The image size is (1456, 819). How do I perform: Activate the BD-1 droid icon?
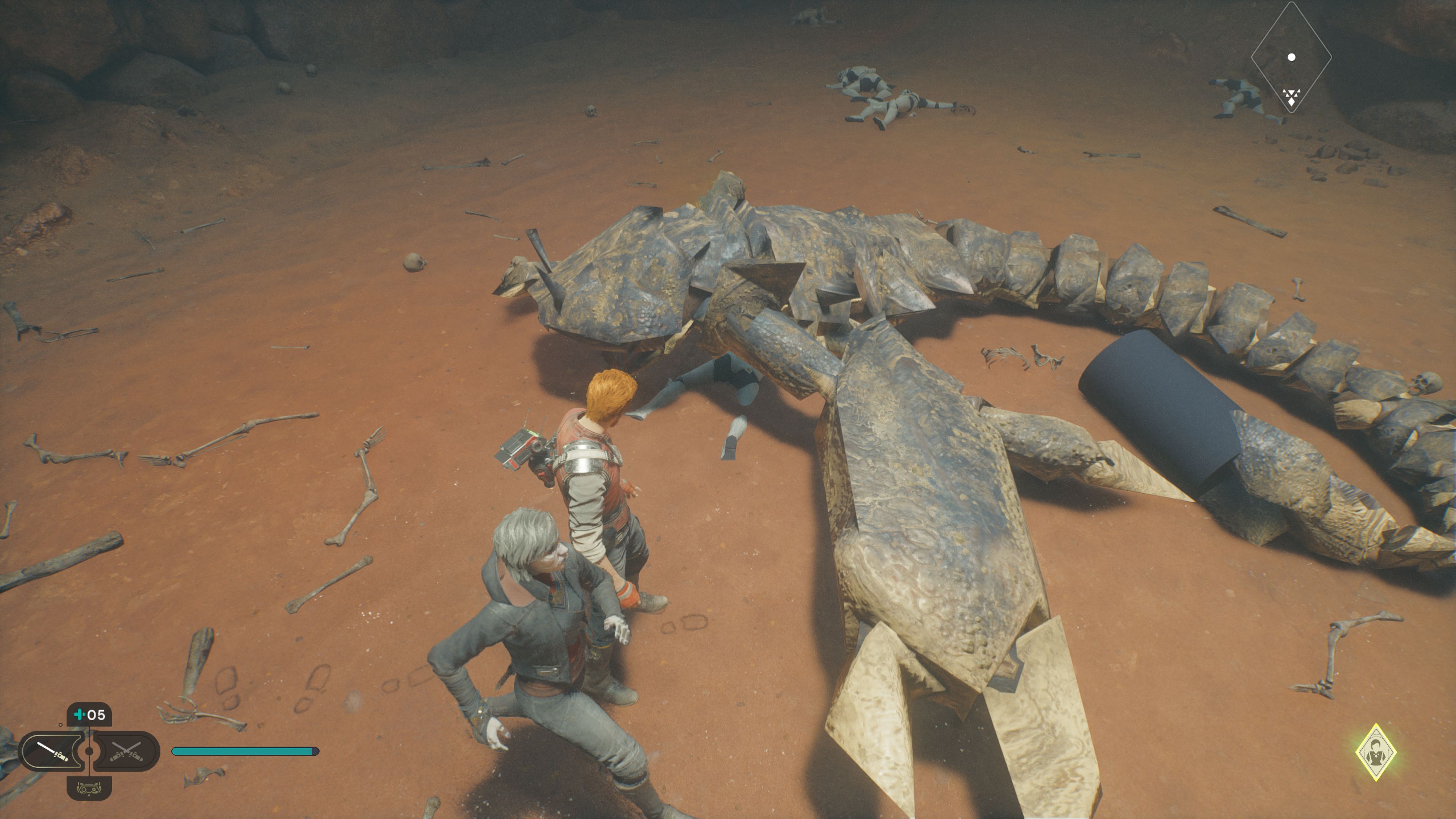click(x=89, y=788)
